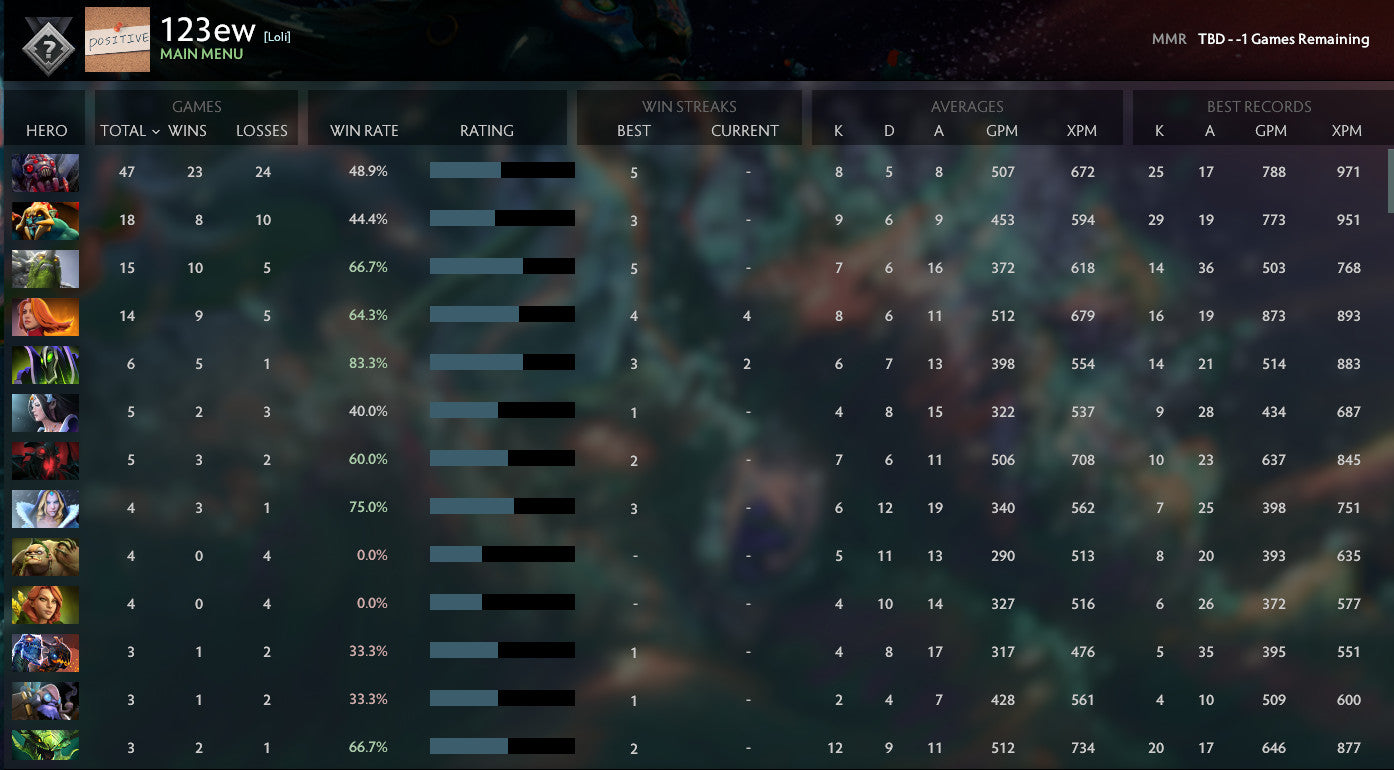This screenshot has height=770, width=1394.
Task: Click the top hero's rating bar
Action: (x=501, y=170)
